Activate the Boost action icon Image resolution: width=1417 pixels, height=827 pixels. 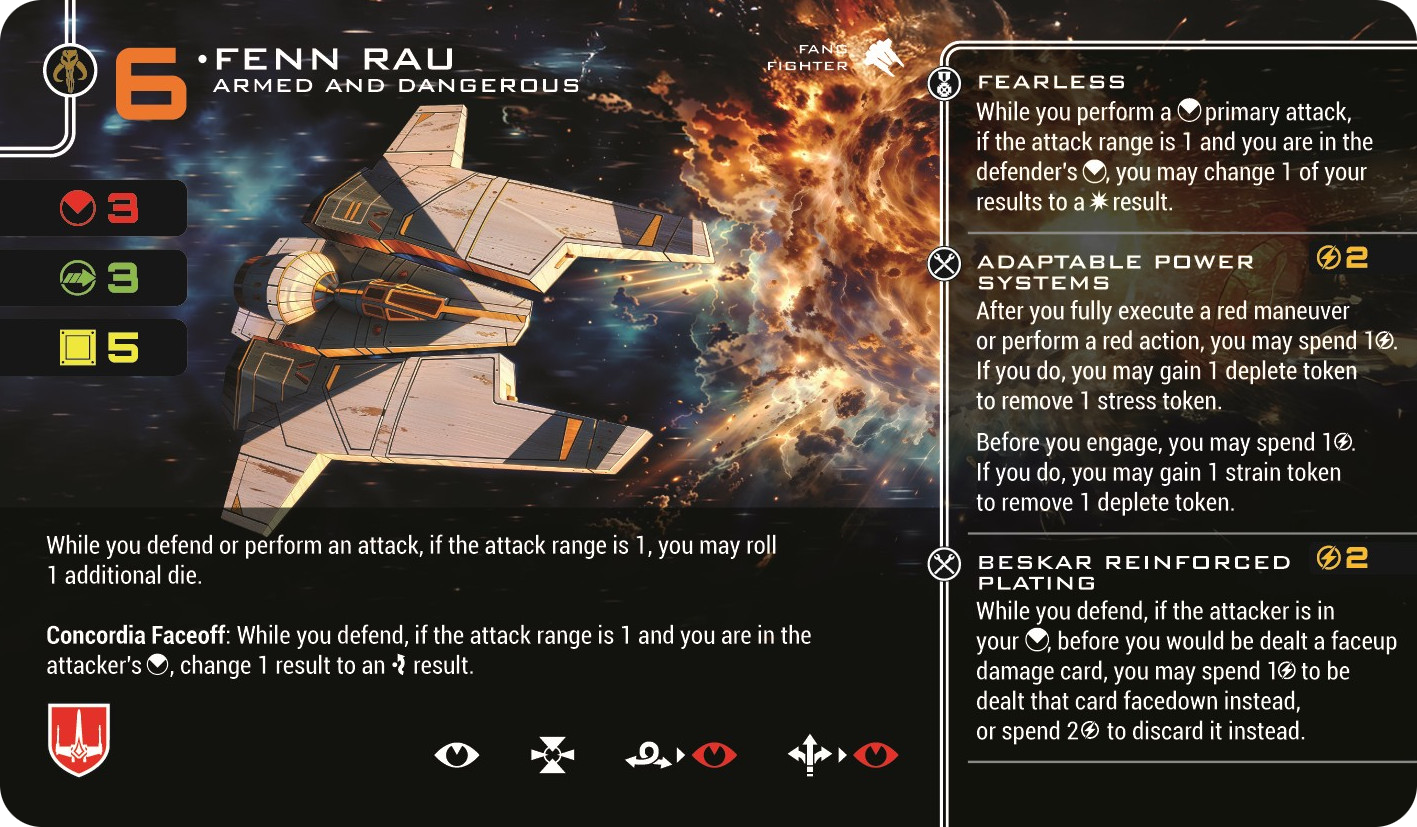810,754
